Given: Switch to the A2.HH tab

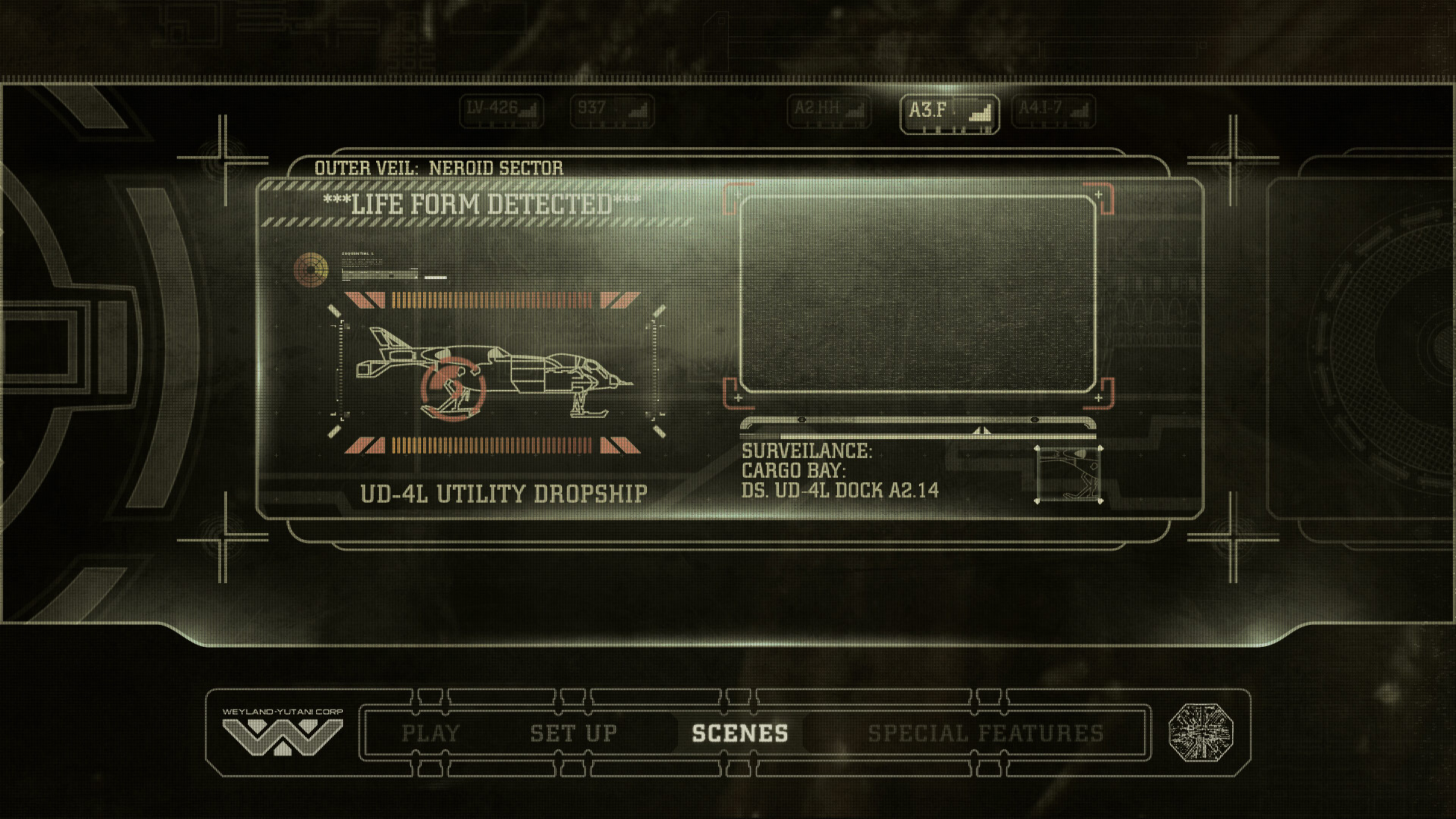Looking at the screenshot, I should tap(829, 111).
